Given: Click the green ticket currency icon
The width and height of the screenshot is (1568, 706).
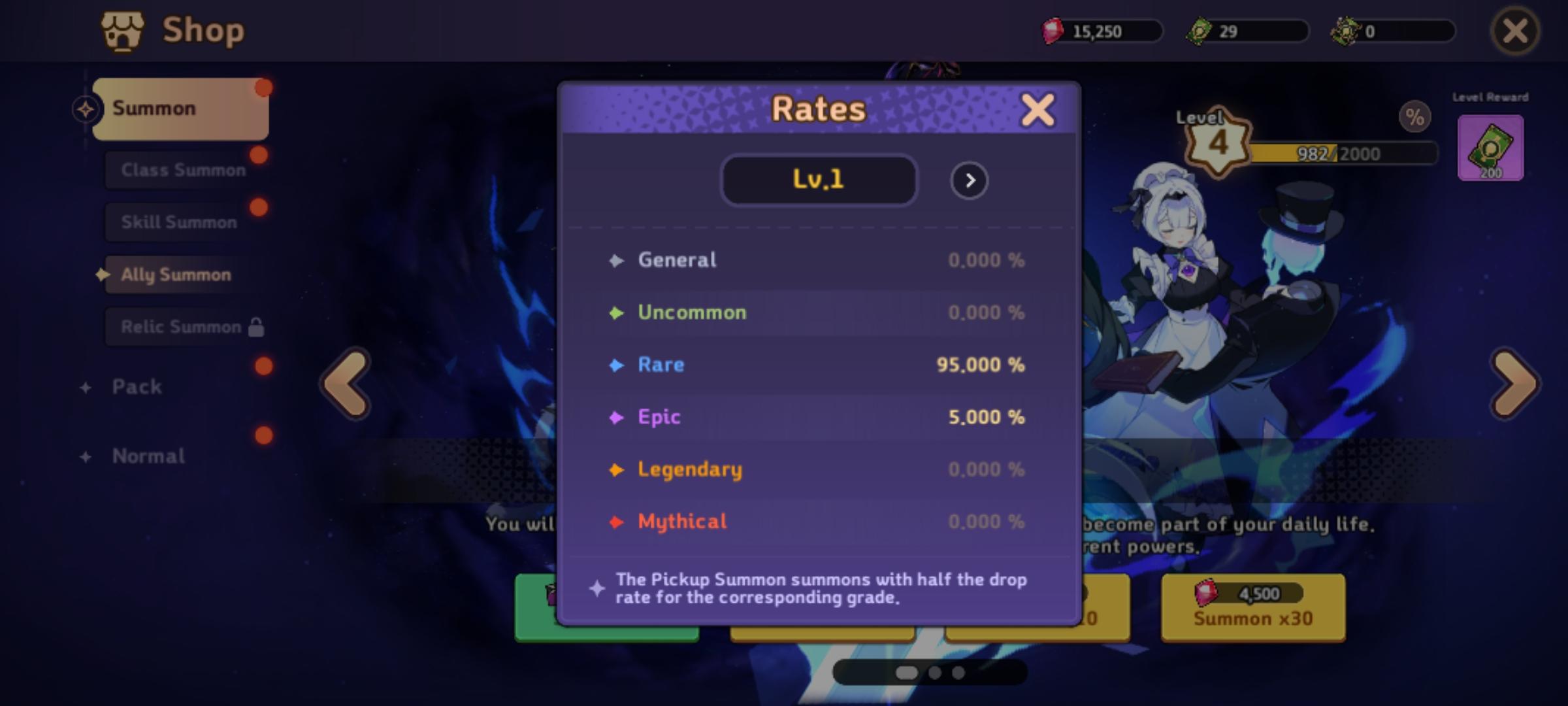Looking at the screenshot, I should [1200, 29].
